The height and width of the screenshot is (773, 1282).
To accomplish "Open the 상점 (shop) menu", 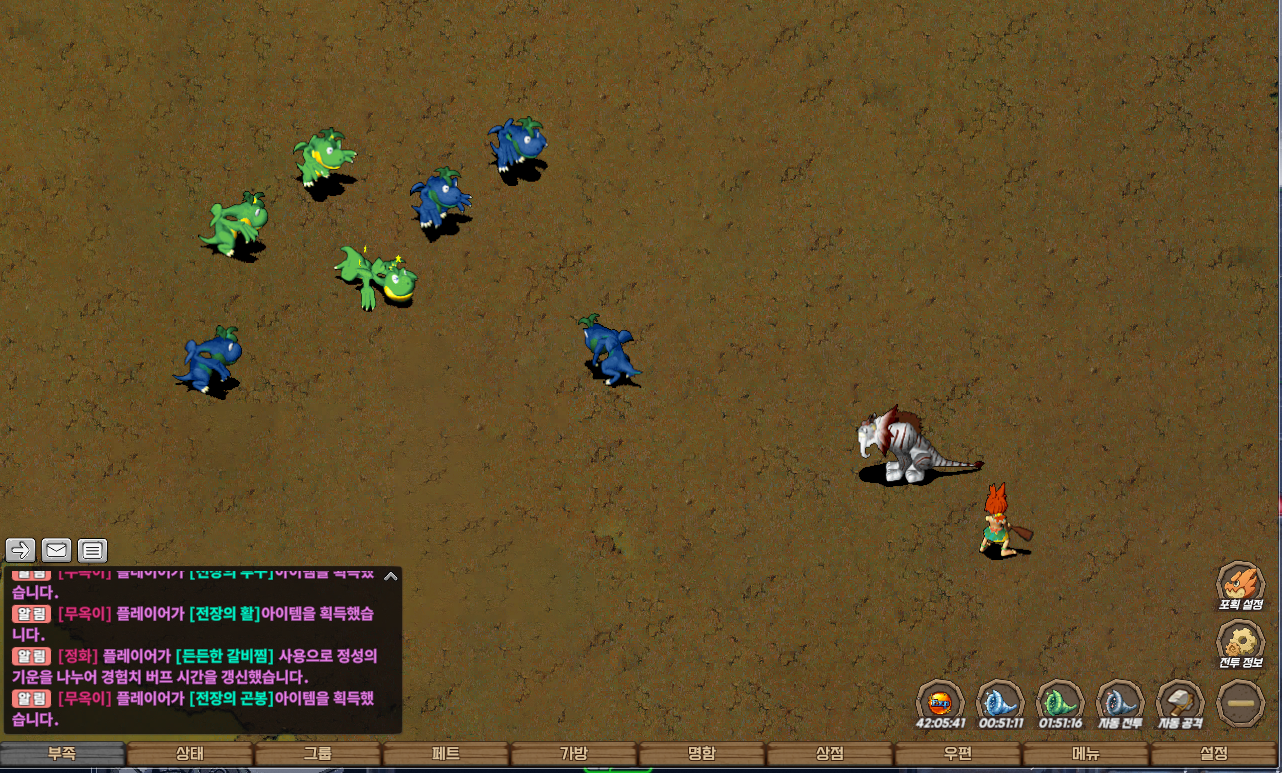I will 830,754.
